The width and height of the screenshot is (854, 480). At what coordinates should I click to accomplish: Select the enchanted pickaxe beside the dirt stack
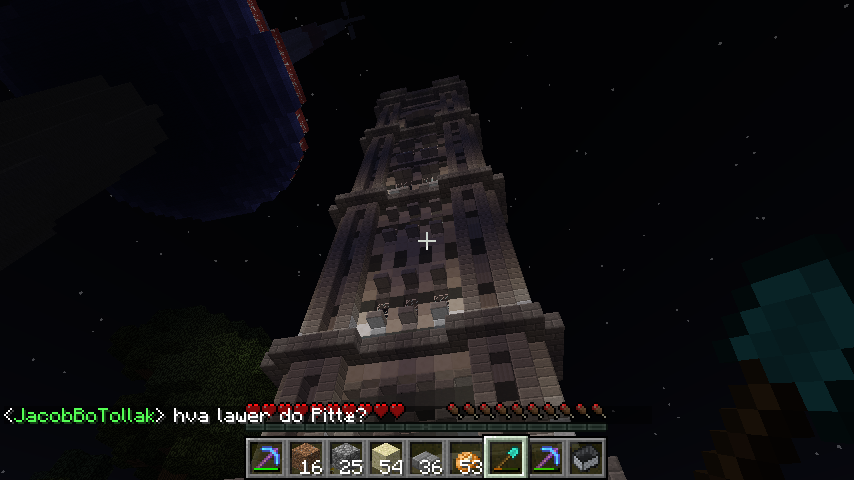coord(266,457)
